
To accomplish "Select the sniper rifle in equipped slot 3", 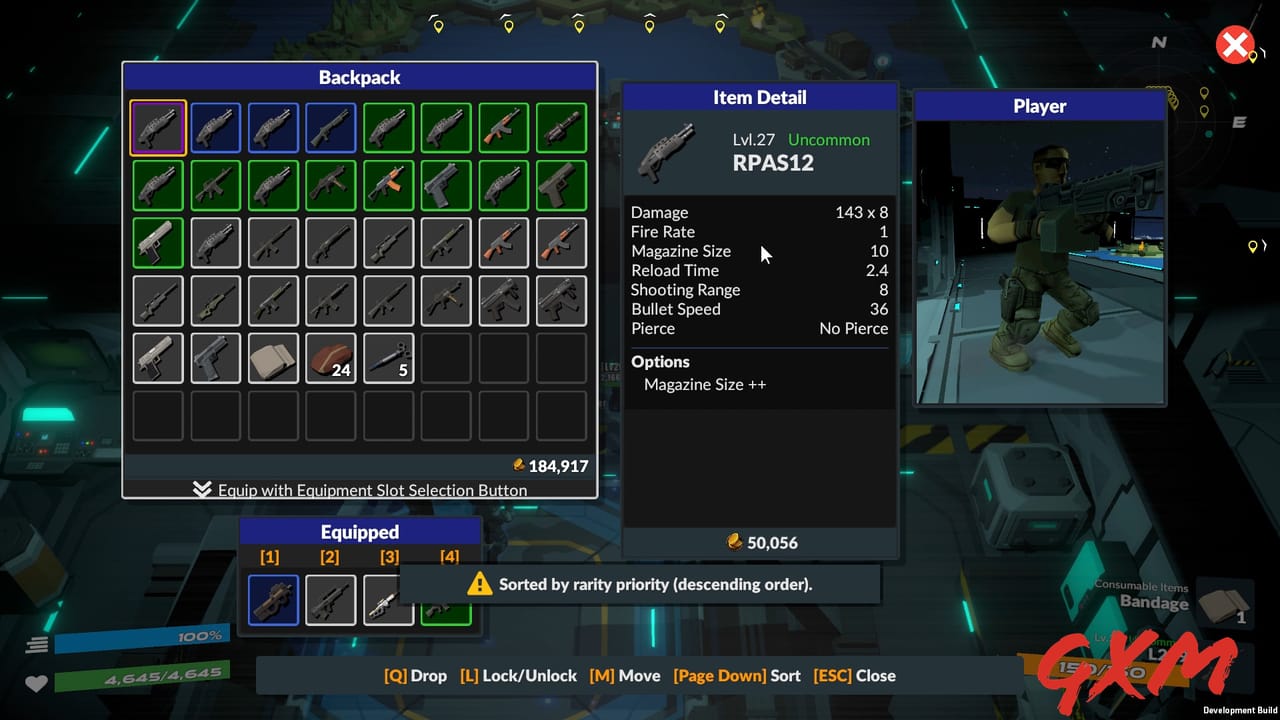I will pos(388,599).
